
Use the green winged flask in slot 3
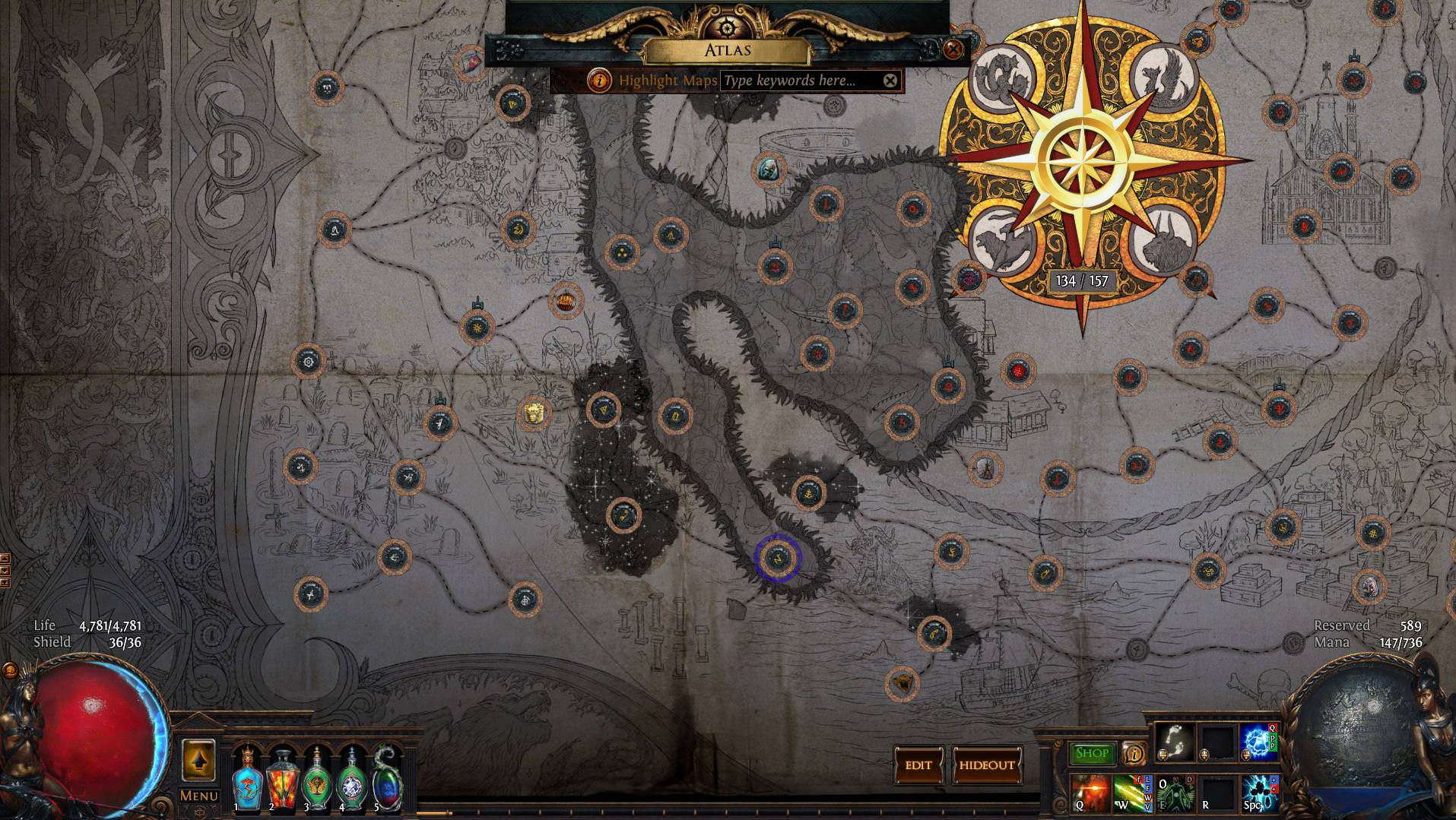coord(316,778)
